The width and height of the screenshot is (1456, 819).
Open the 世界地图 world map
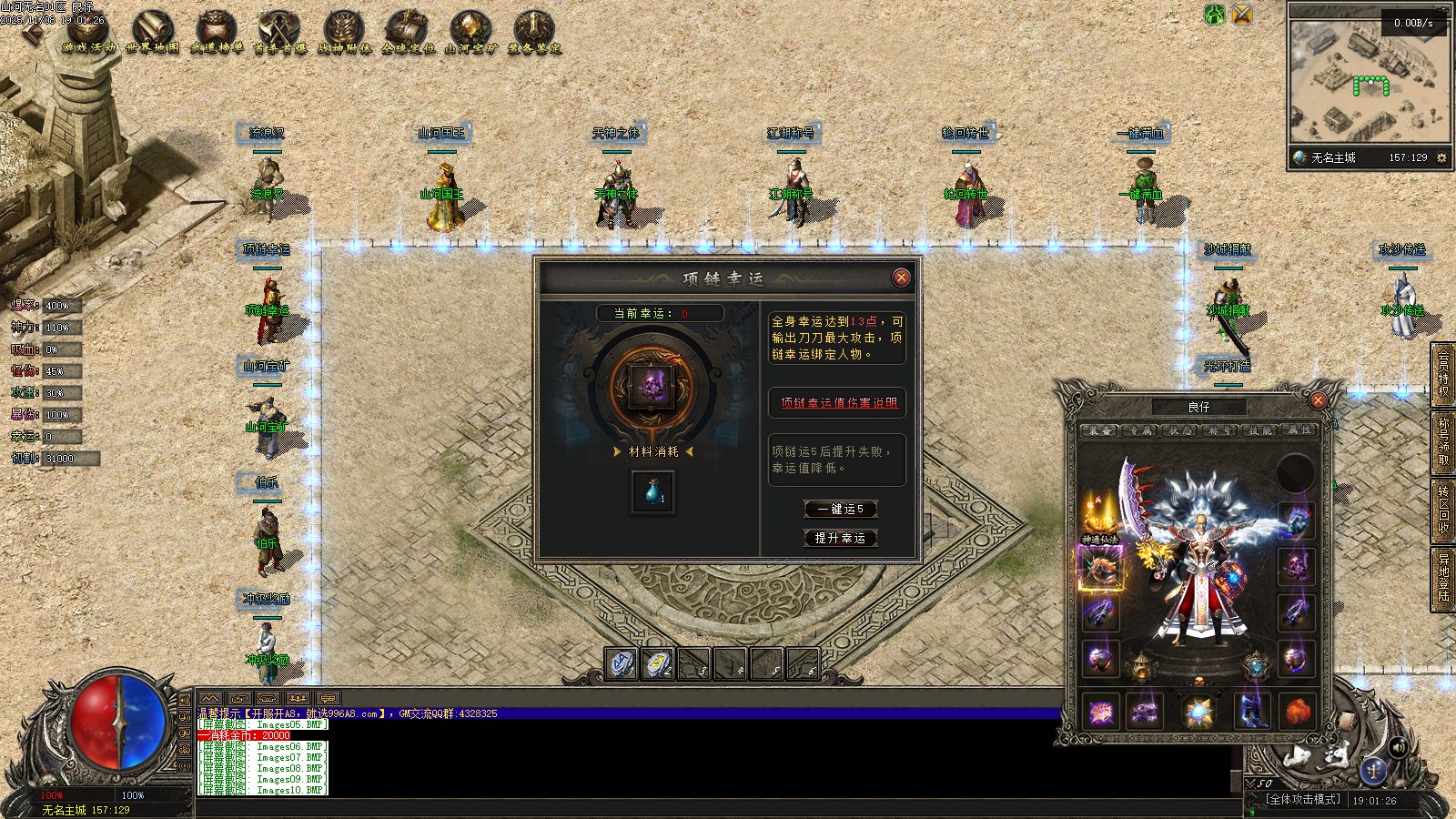point(153,32)
